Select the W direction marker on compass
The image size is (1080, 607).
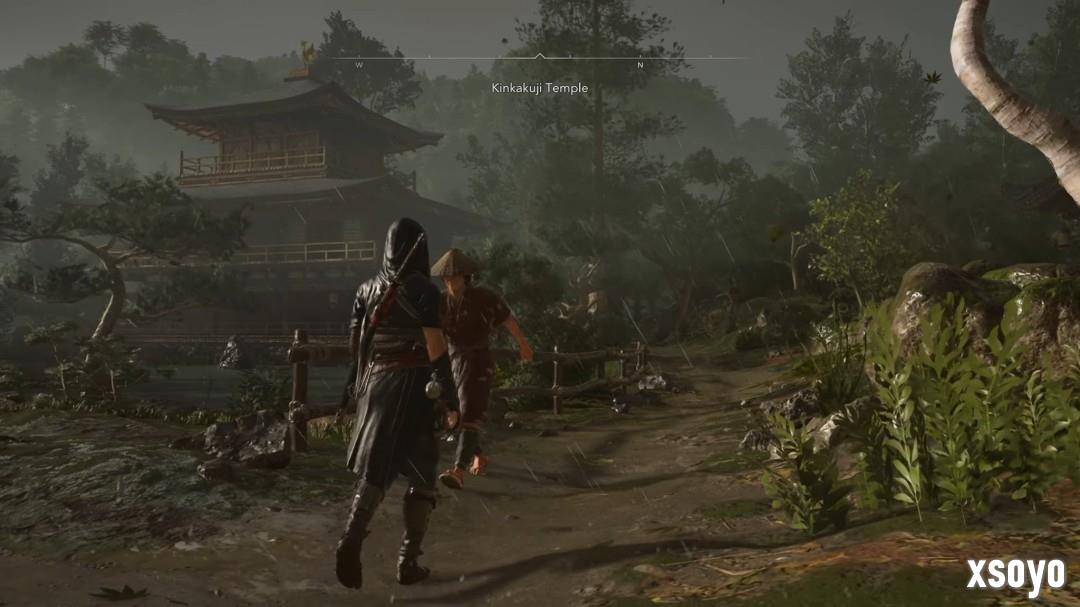pos(359,65)
